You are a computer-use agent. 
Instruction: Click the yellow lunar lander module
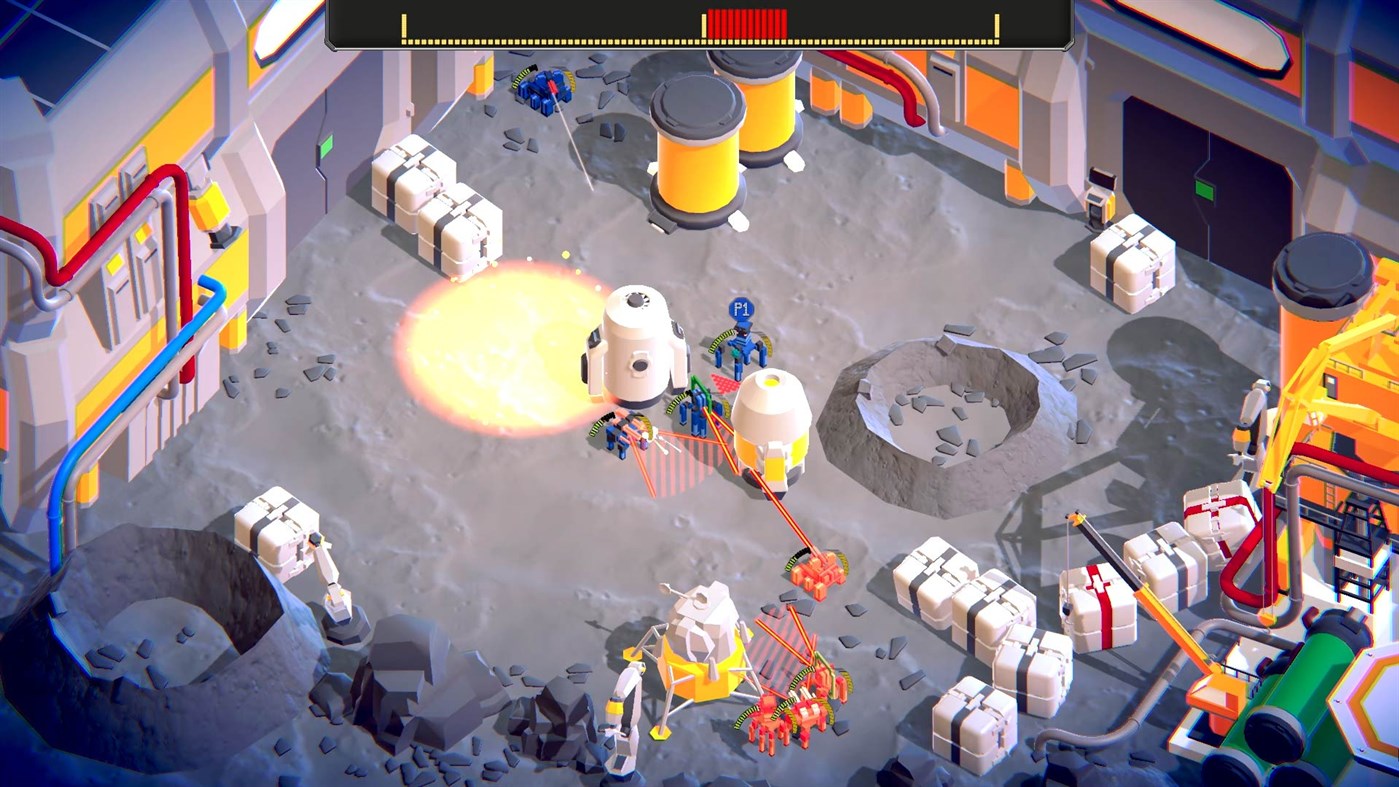tap(700, 650)
